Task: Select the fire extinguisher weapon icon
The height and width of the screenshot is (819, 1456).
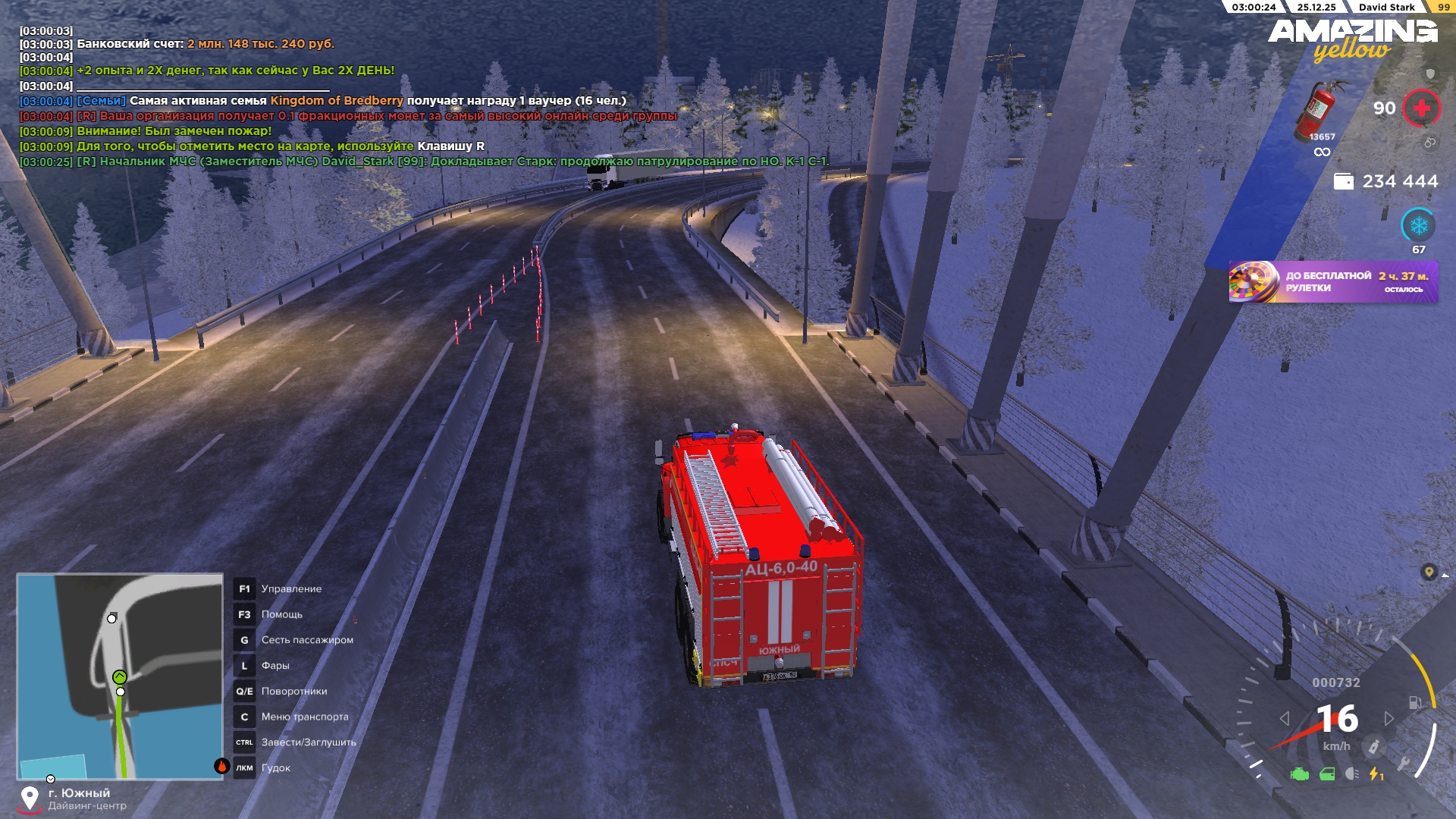Action: [x=1320, y=111]
